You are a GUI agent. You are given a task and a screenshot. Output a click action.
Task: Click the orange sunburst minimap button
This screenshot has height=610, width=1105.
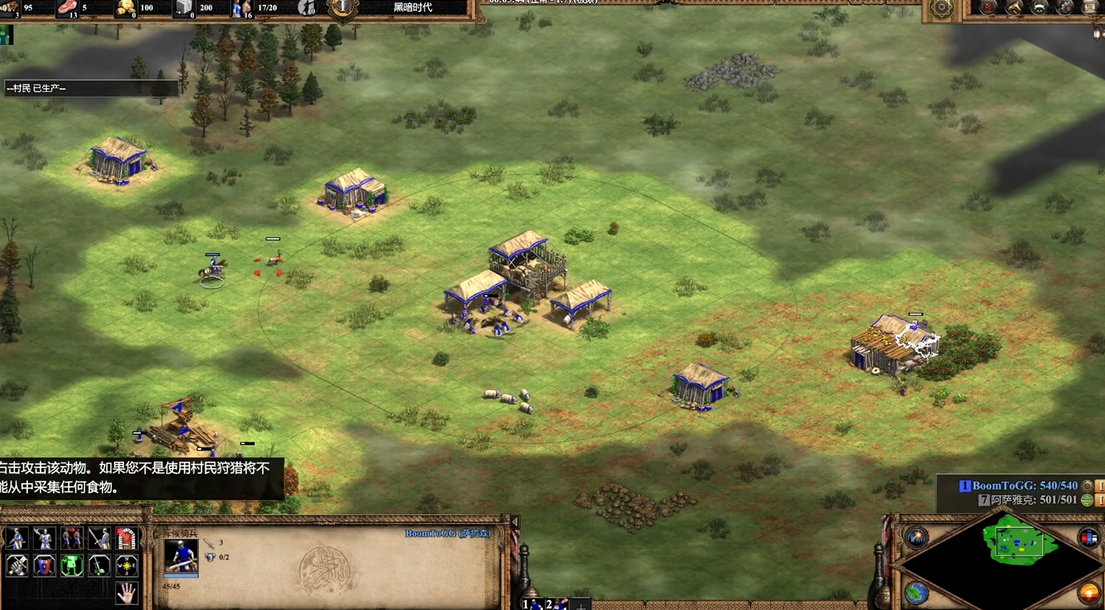[x=1087, y=592]
